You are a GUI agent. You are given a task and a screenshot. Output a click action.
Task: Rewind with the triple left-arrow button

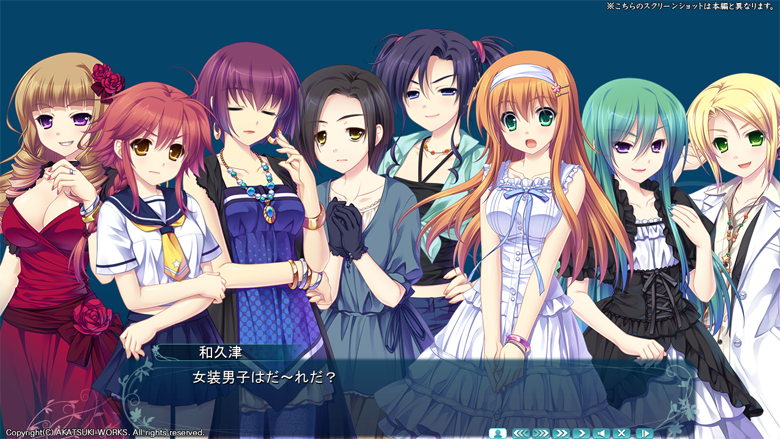[520, 432]
